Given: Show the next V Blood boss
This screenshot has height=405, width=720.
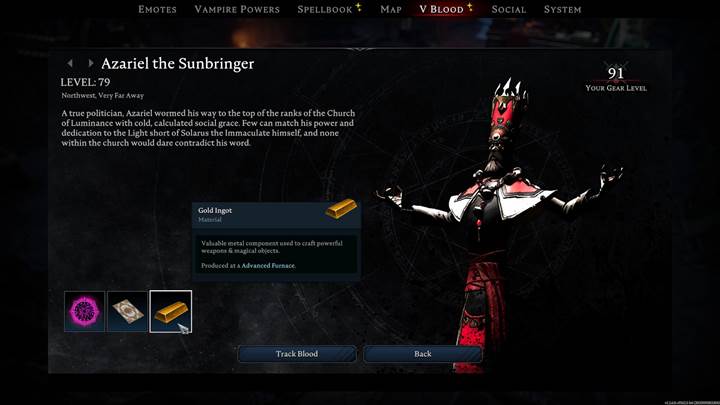Looking at the screenshot, I should [x=91, y=64].
